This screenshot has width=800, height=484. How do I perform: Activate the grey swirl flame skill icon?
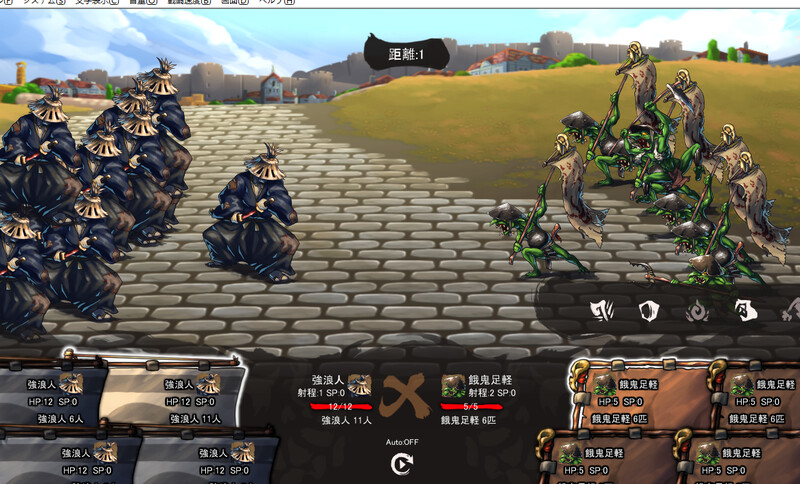[696, 312]
